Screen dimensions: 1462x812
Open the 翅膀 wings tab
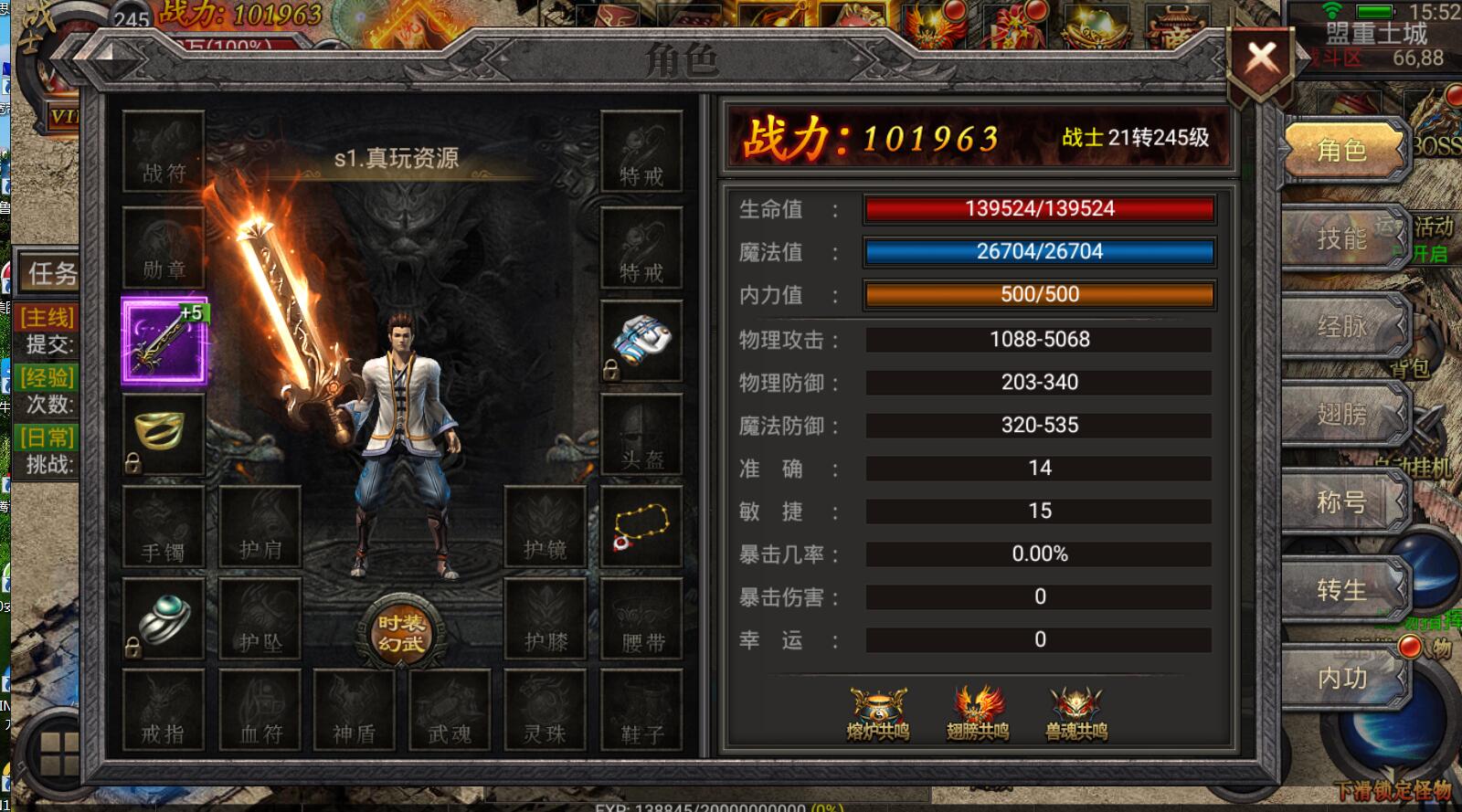click(x=1342, y=414)
